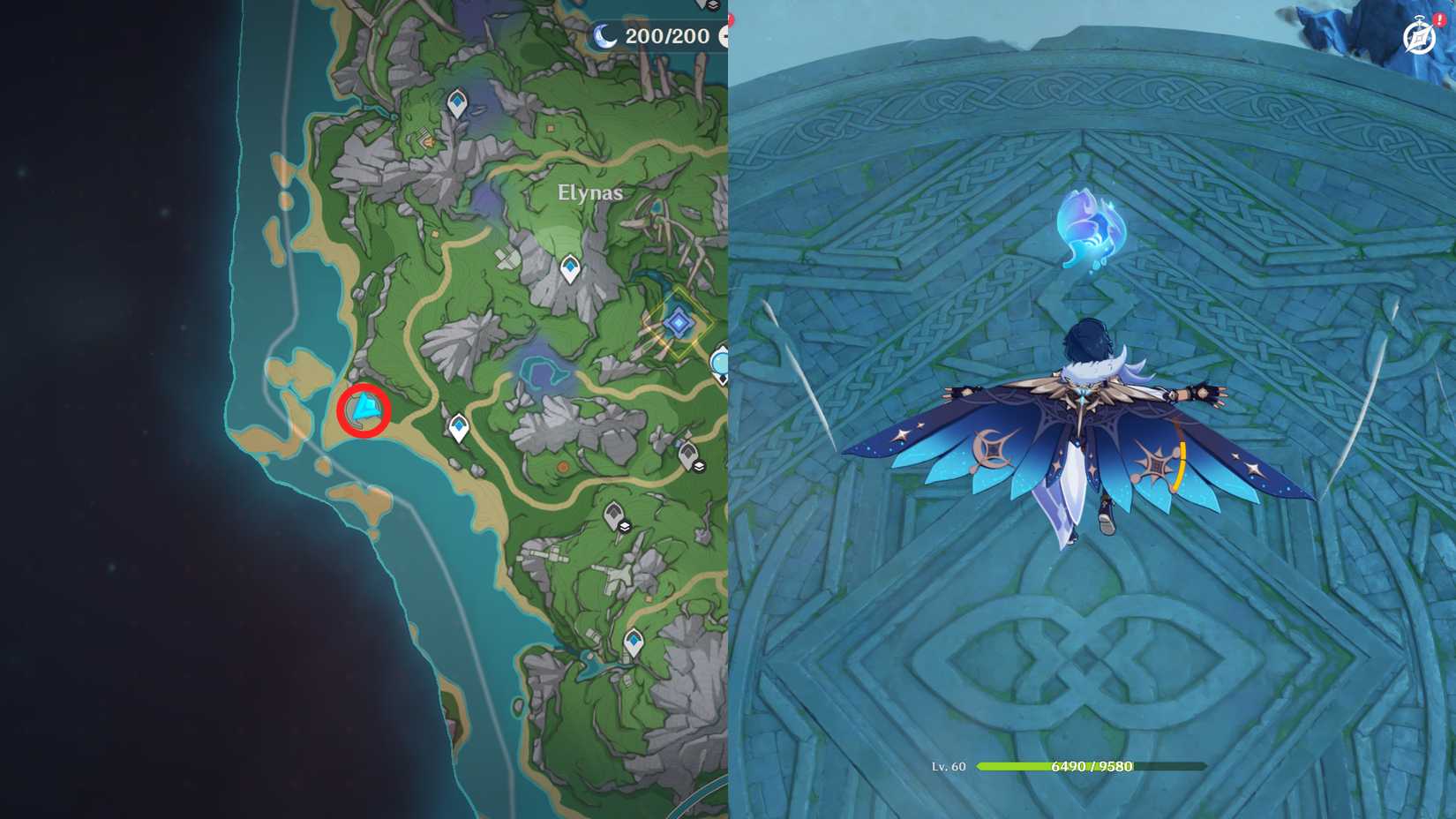Toggle the layer switch icon on the southern waypoint
1456x819 pixels.
click(625, 526)
